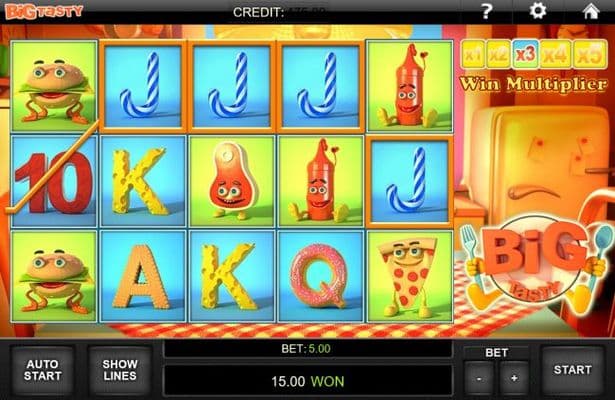Viewport: 615px width, 400px height.
Task: Increase the bet with the plus button
Action: point(515,380)
